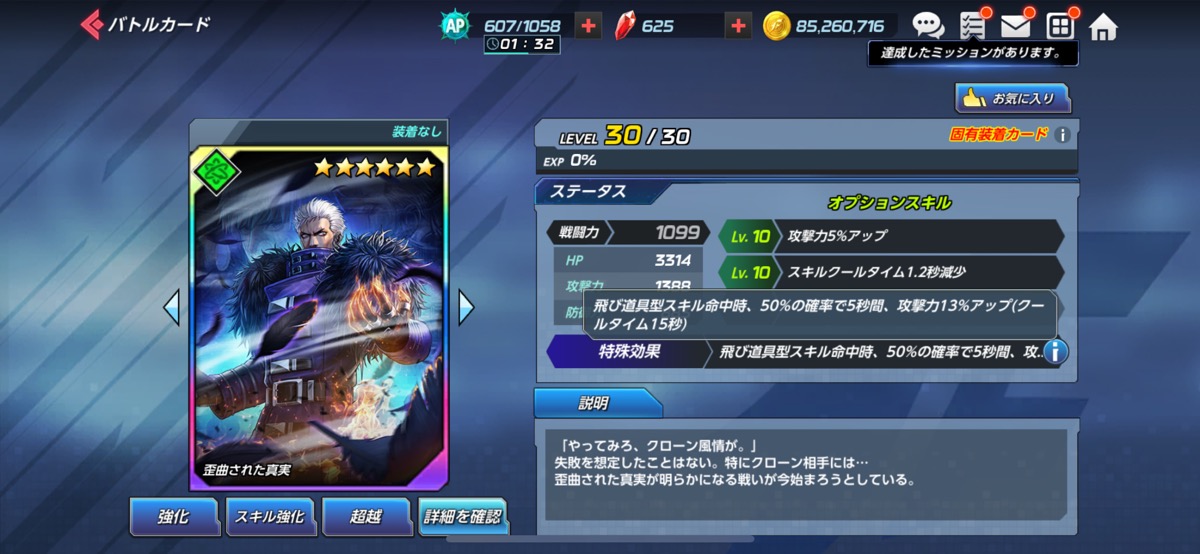
Task: Open スキル強化 skill enhancement
Action: point(268,516)
